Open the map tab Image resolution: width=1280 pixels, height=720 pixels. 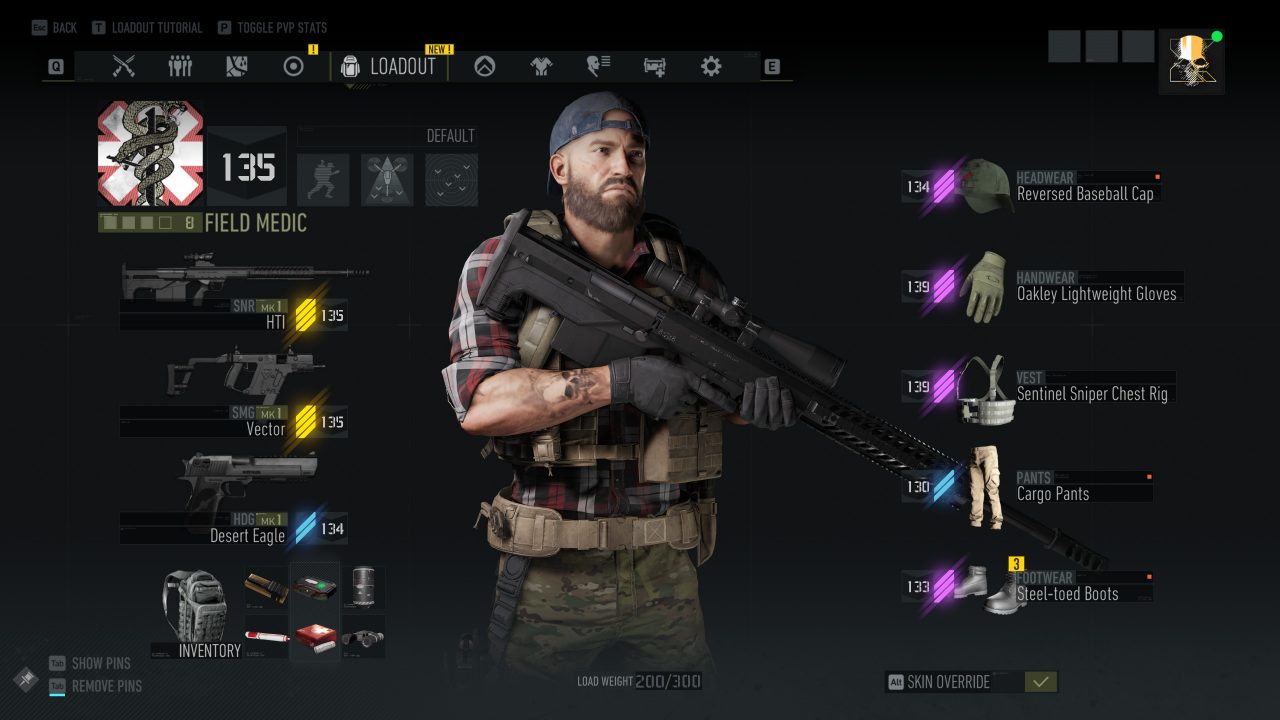236,67
